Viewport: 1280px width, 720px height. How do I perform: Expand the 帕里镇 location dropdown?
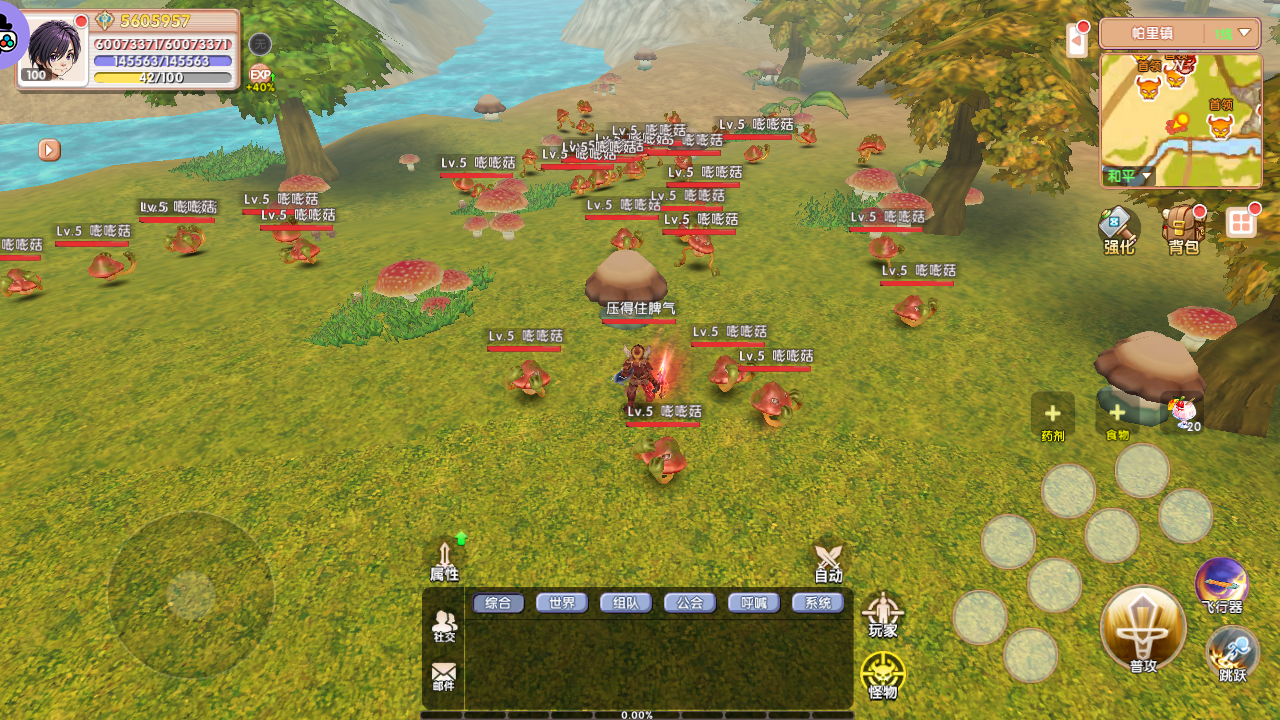click(1244, 33)
